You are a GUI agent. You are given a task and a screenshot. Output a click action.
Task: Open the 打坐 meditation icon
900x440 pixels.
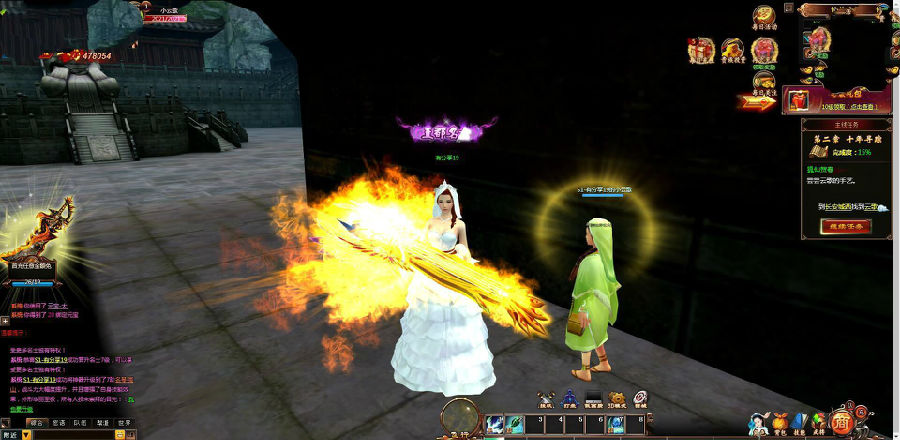[x=569, y=398]
